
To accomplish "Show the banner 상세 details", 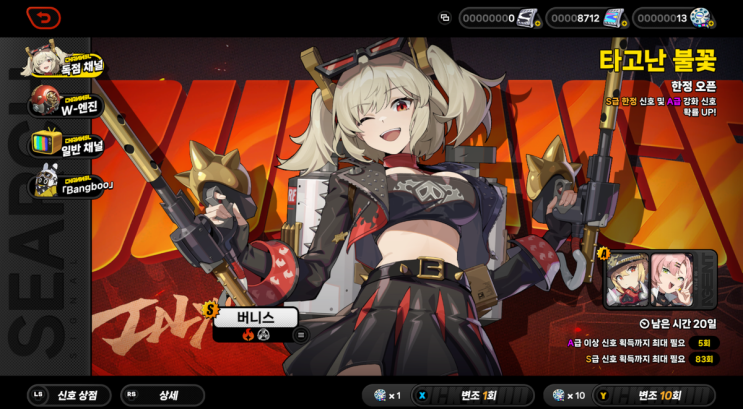I will point(162,395).
